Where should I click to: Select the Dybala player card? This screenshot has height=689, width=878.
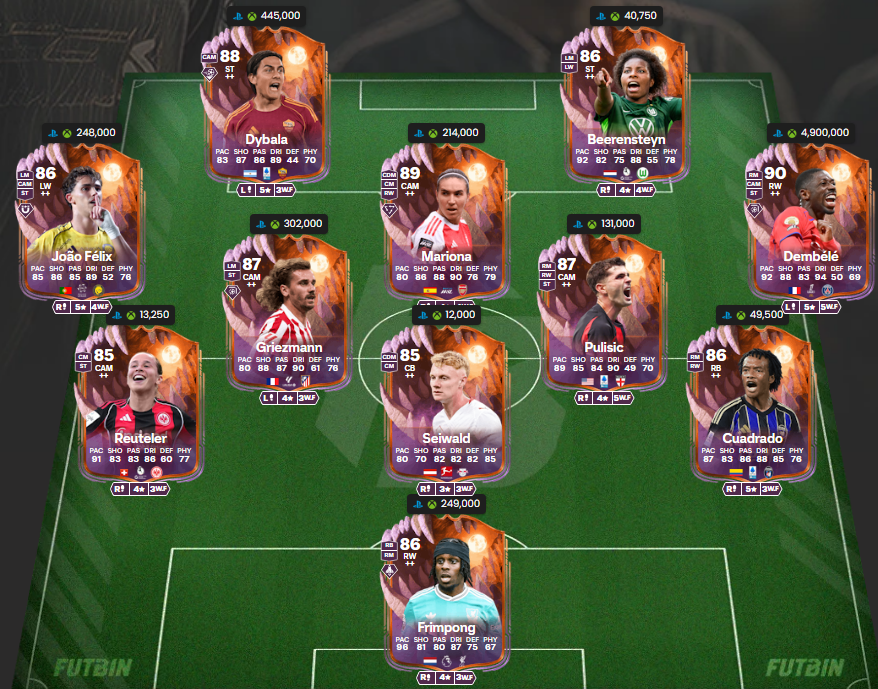tap(265, 100)
